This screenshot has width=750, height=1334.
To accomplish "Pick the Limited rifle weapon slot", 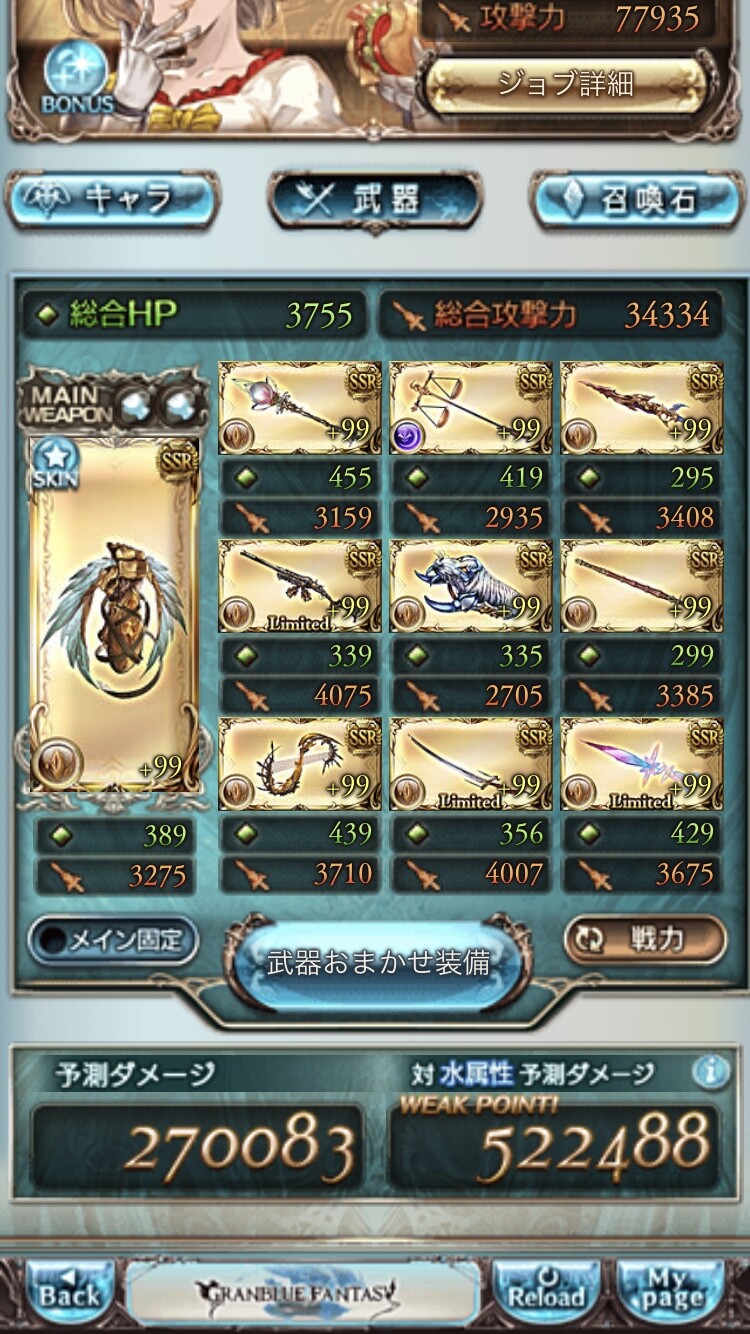I will (299, 585).
